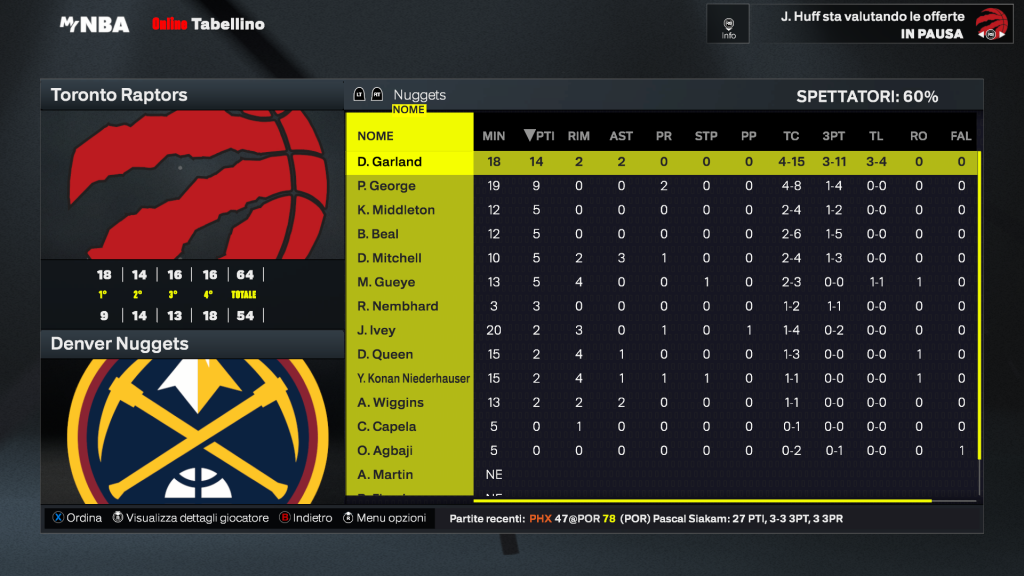Select D. Garland's stat row
The image size is (1024, 576).
pos(390,162)
